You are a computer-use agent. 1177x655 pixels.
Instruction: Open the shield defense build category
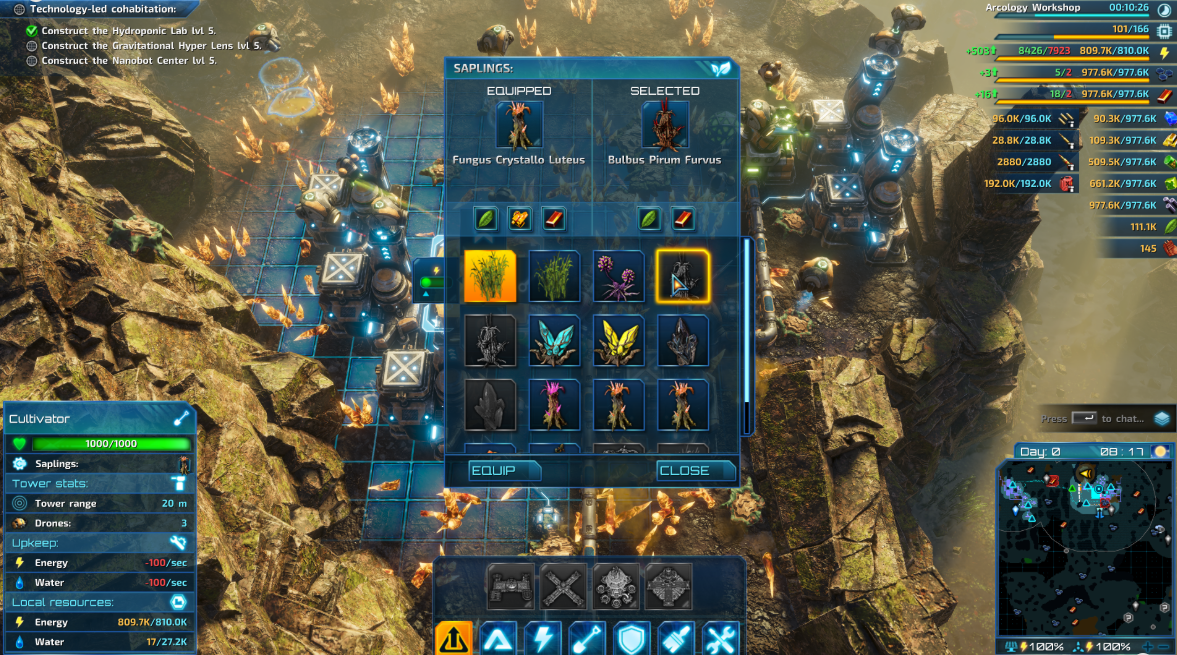click(632, 638)
